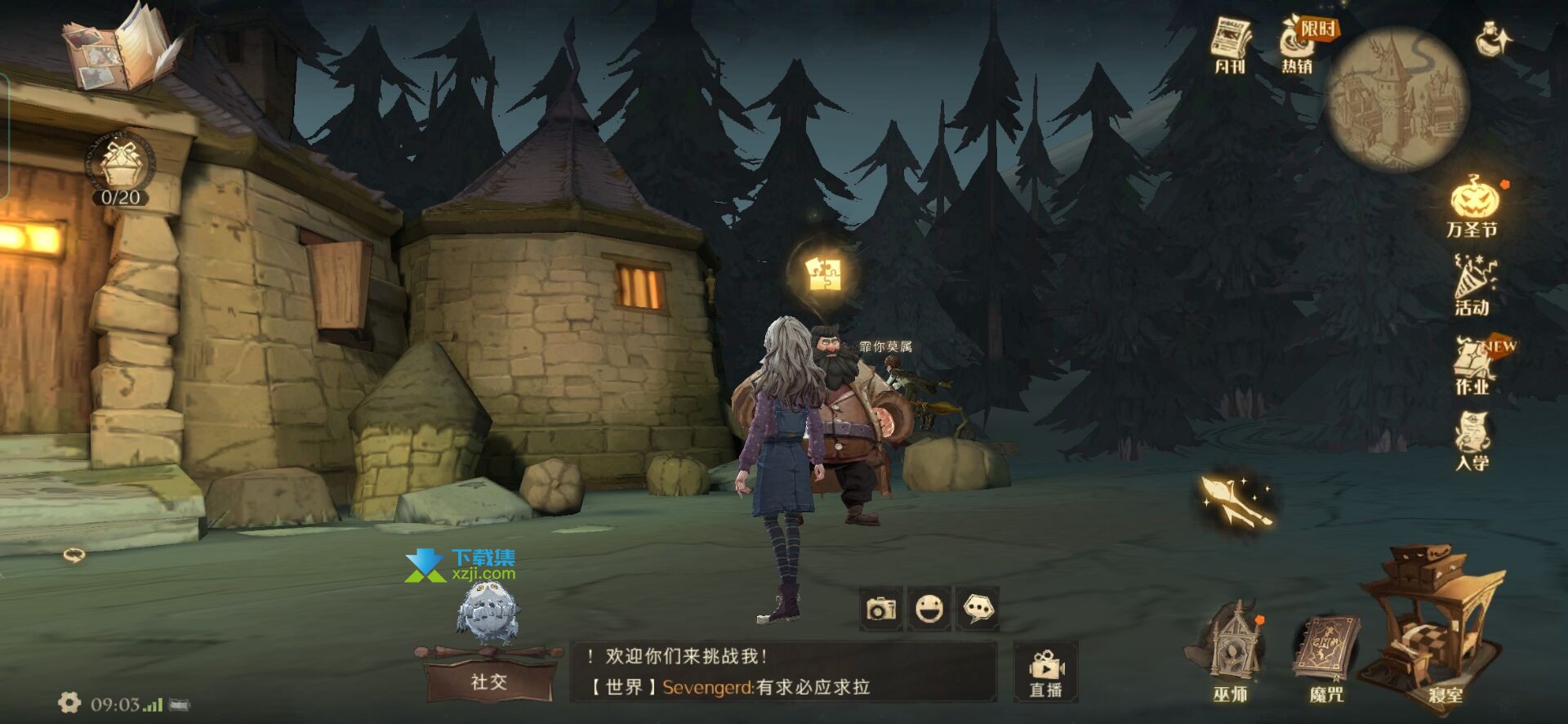Screen dimensions: 1568x724
Task: Open the circular castle minimap
Action: point(1397,99)
